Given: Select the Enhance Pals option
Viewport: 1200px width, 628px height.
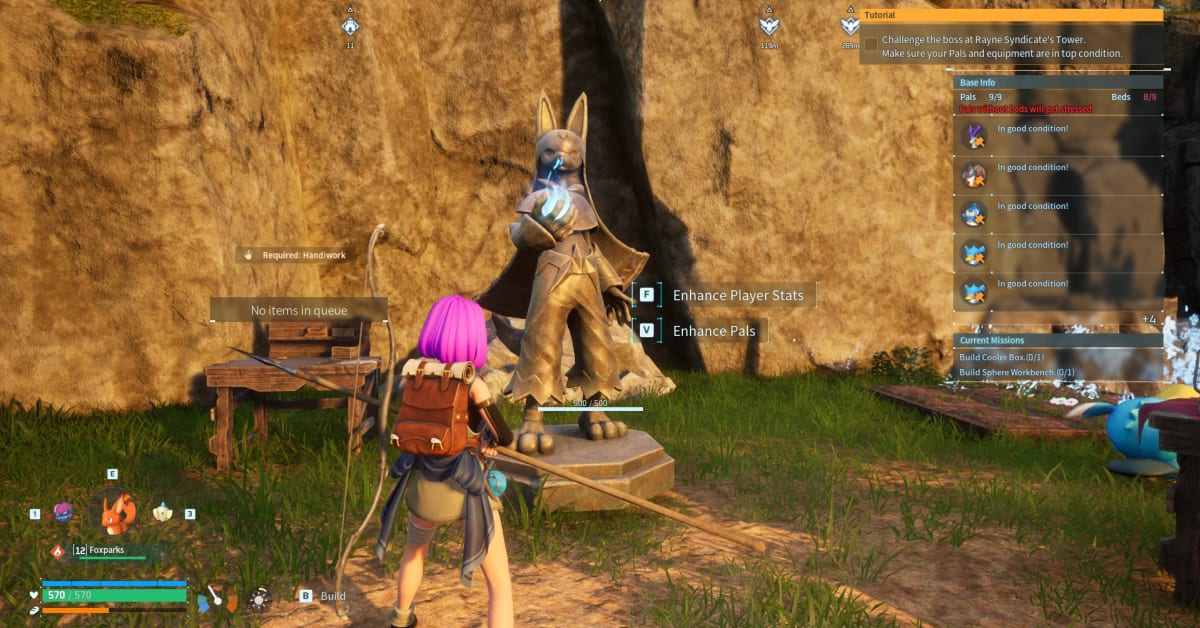Looking at the screenshot, I should tap(713, 331).
